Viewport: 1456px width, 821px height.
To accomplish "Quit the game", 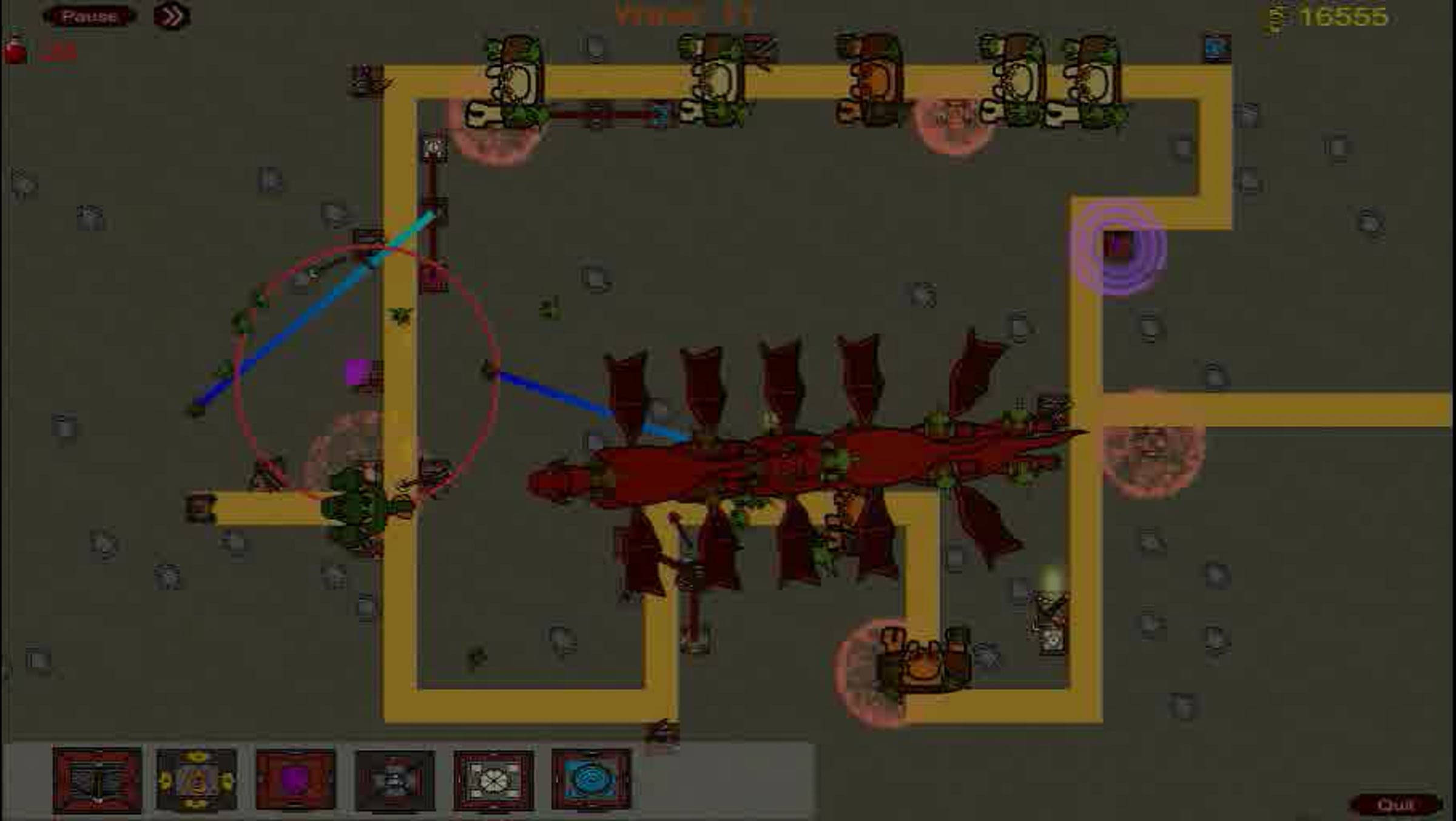I will pyautogui.click(x=1395, y=805).
